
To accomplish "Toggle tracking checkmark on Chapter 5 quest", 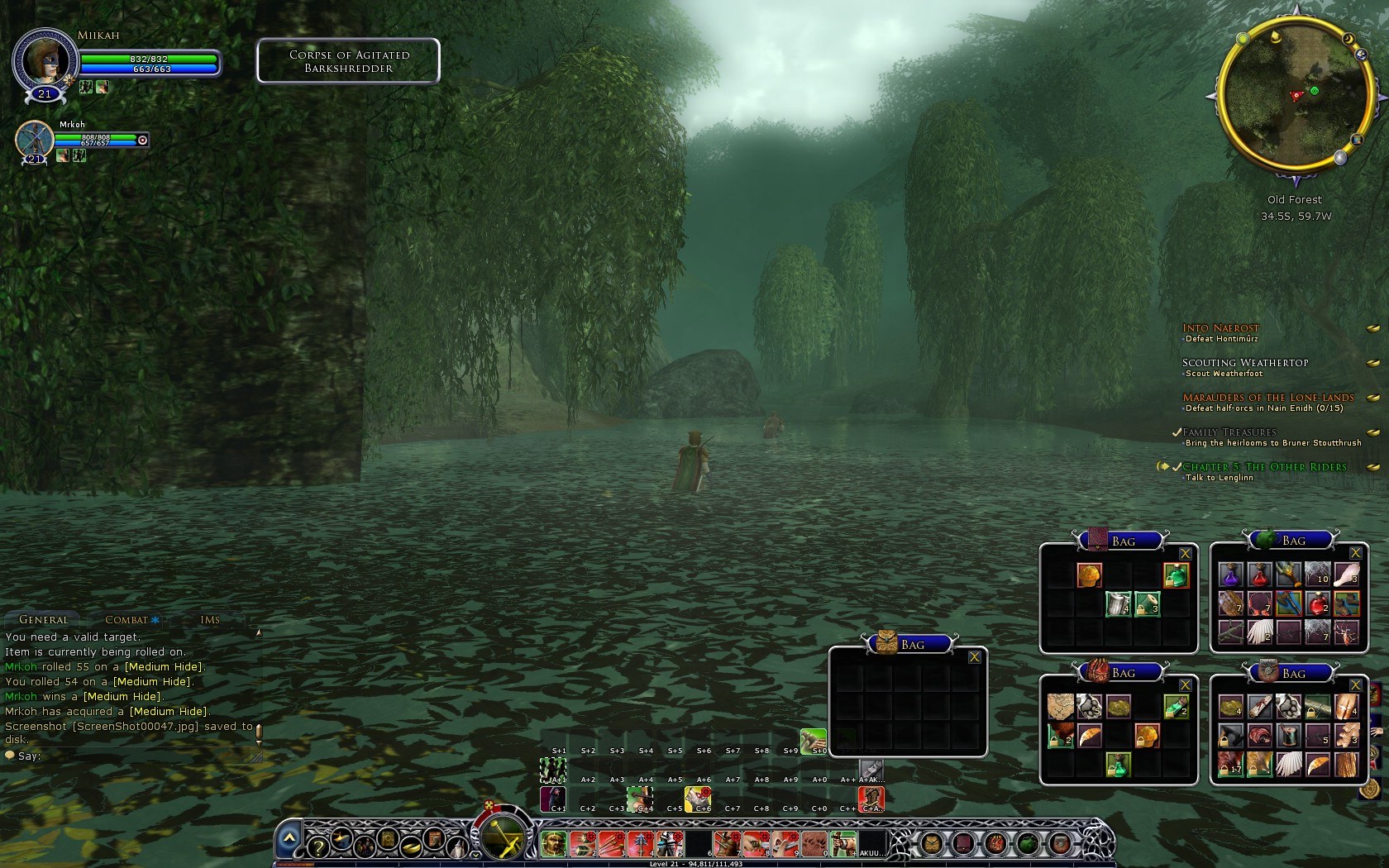I will 1177,466.
